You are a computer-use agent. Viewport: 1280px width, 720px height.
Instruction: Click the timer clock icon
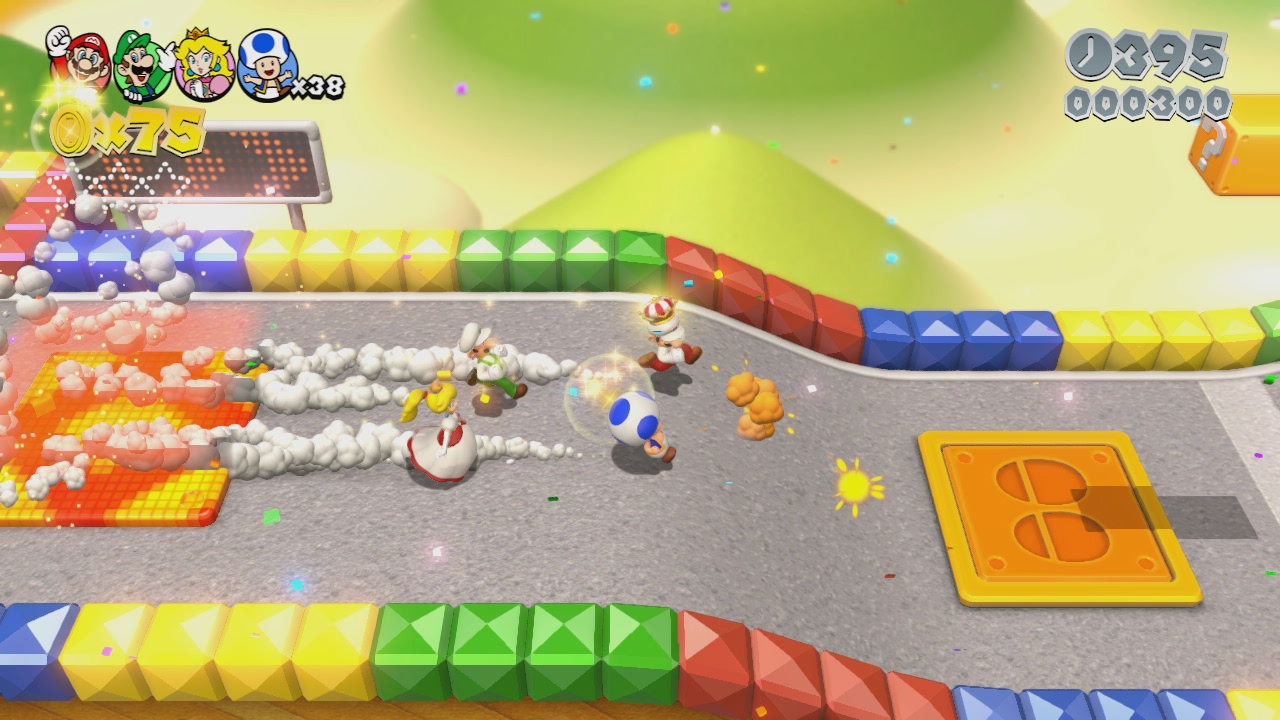tap(1090, 55)
